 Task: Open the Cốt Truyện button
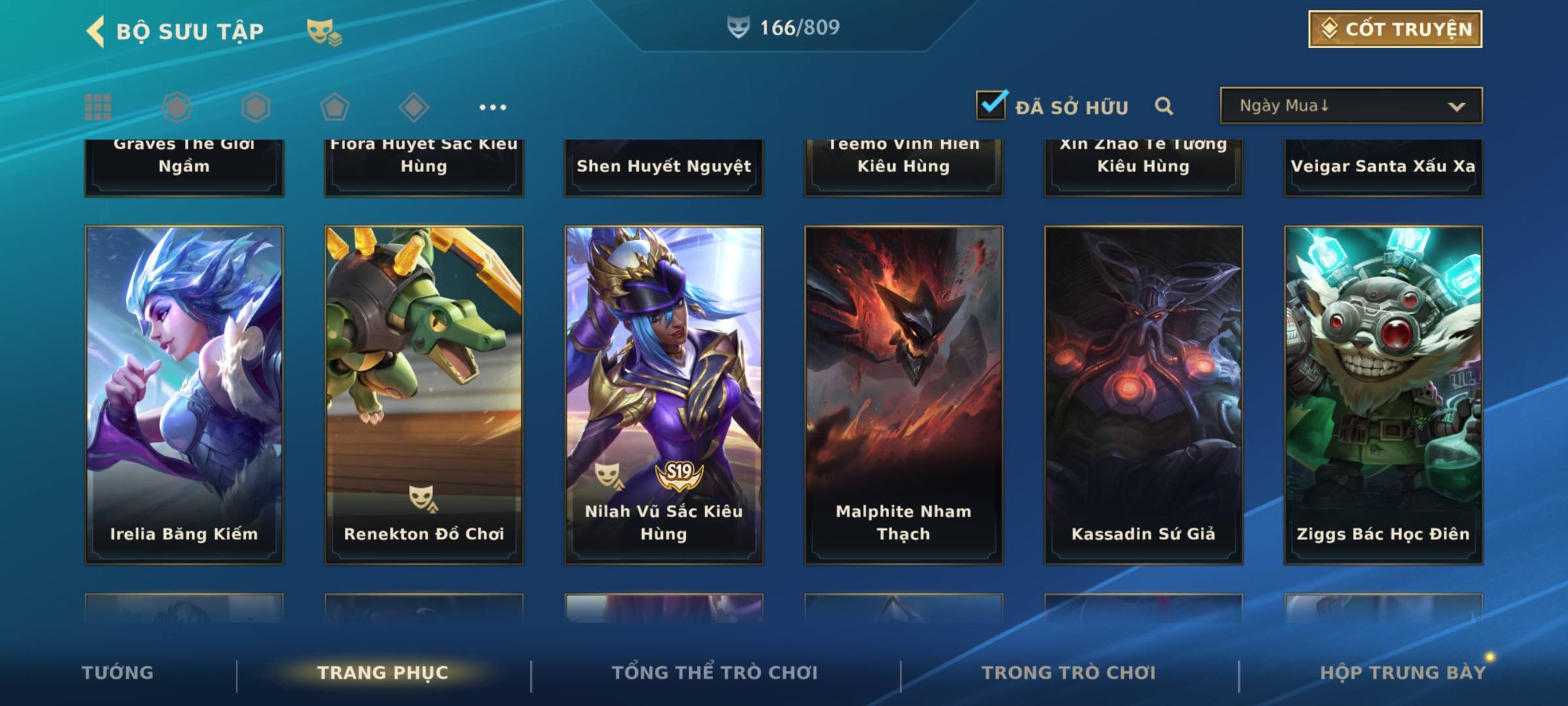point(1395,29)
